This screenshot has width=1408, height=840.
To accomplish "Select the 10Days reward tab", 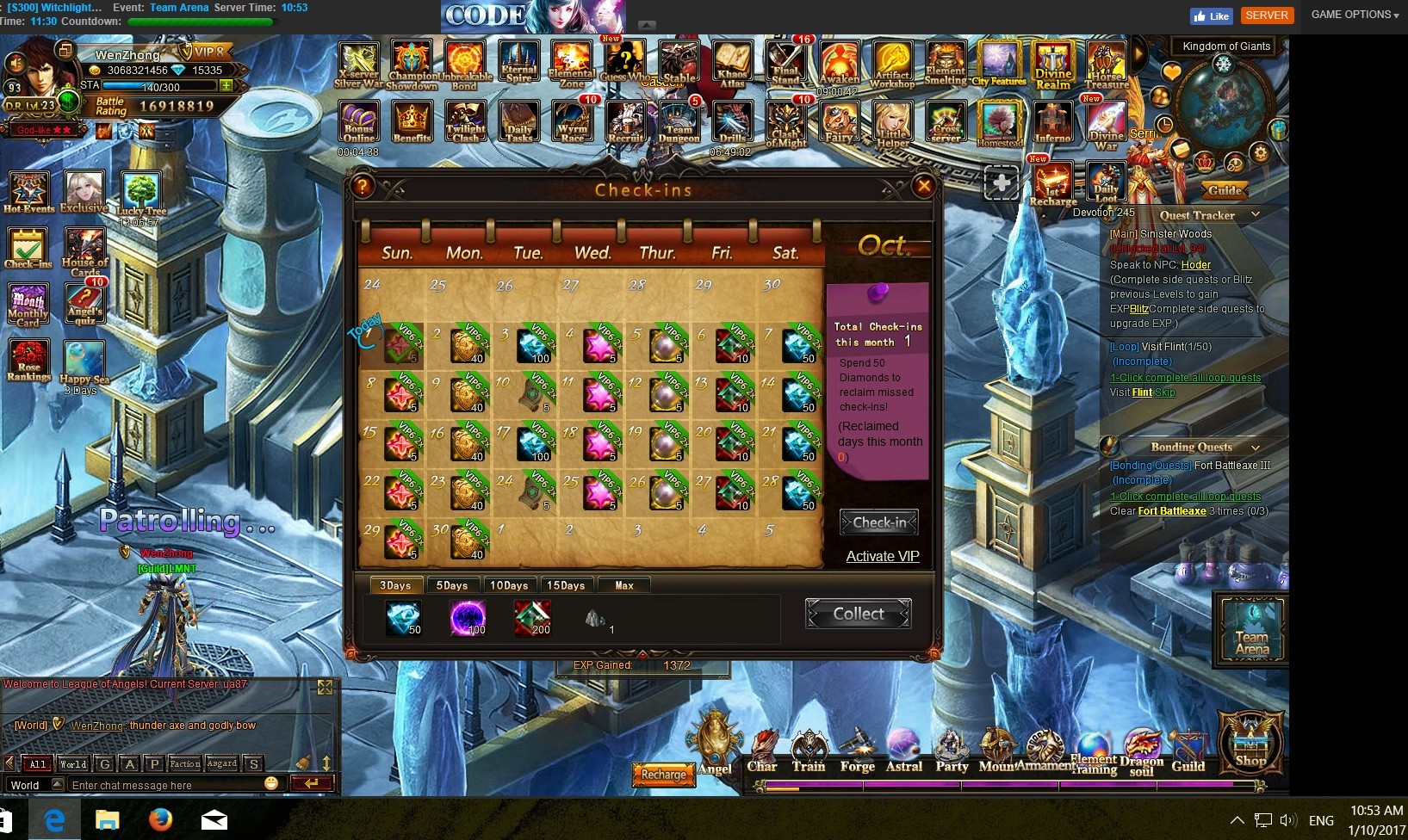I will [509, 585].
